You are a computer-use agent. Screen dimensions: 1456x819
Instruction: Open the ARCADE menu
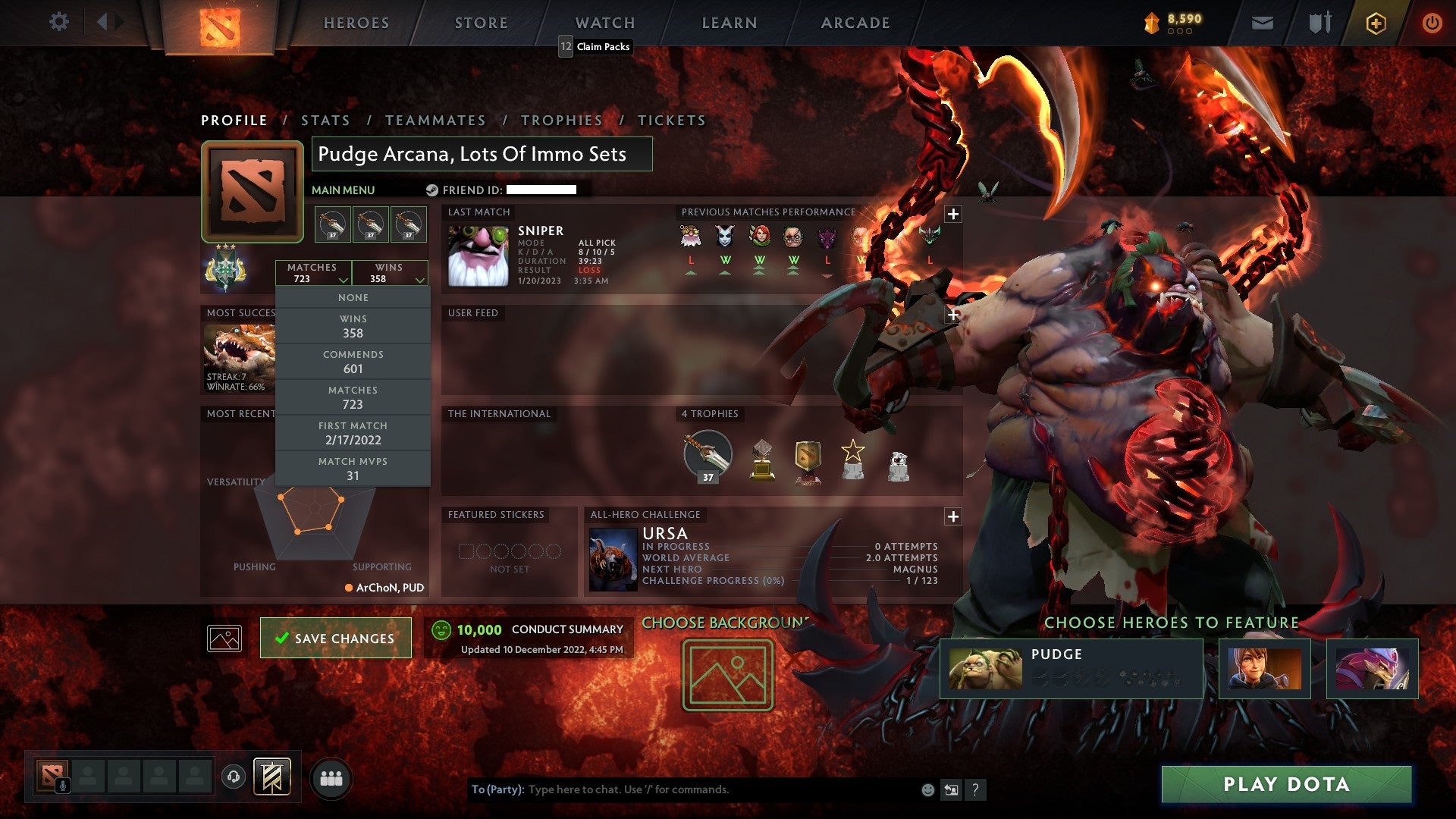854,22
